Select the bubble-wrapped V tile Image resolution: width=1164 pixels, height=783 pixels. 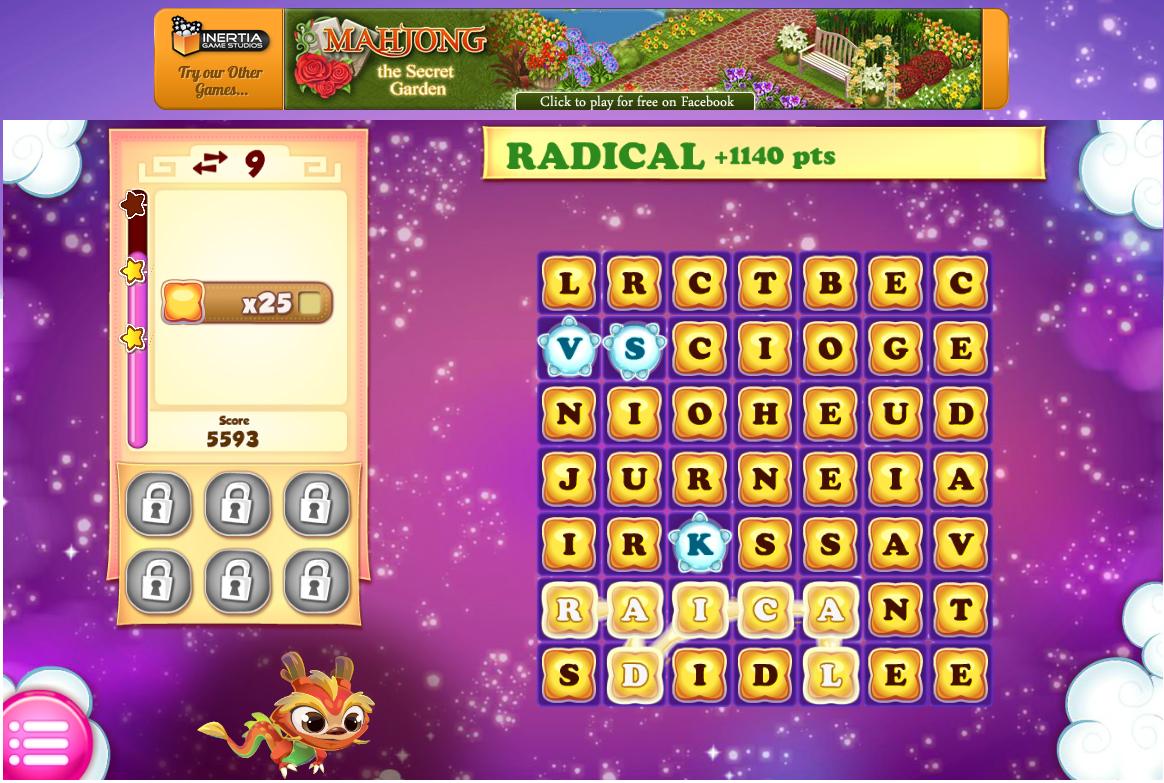569,349
